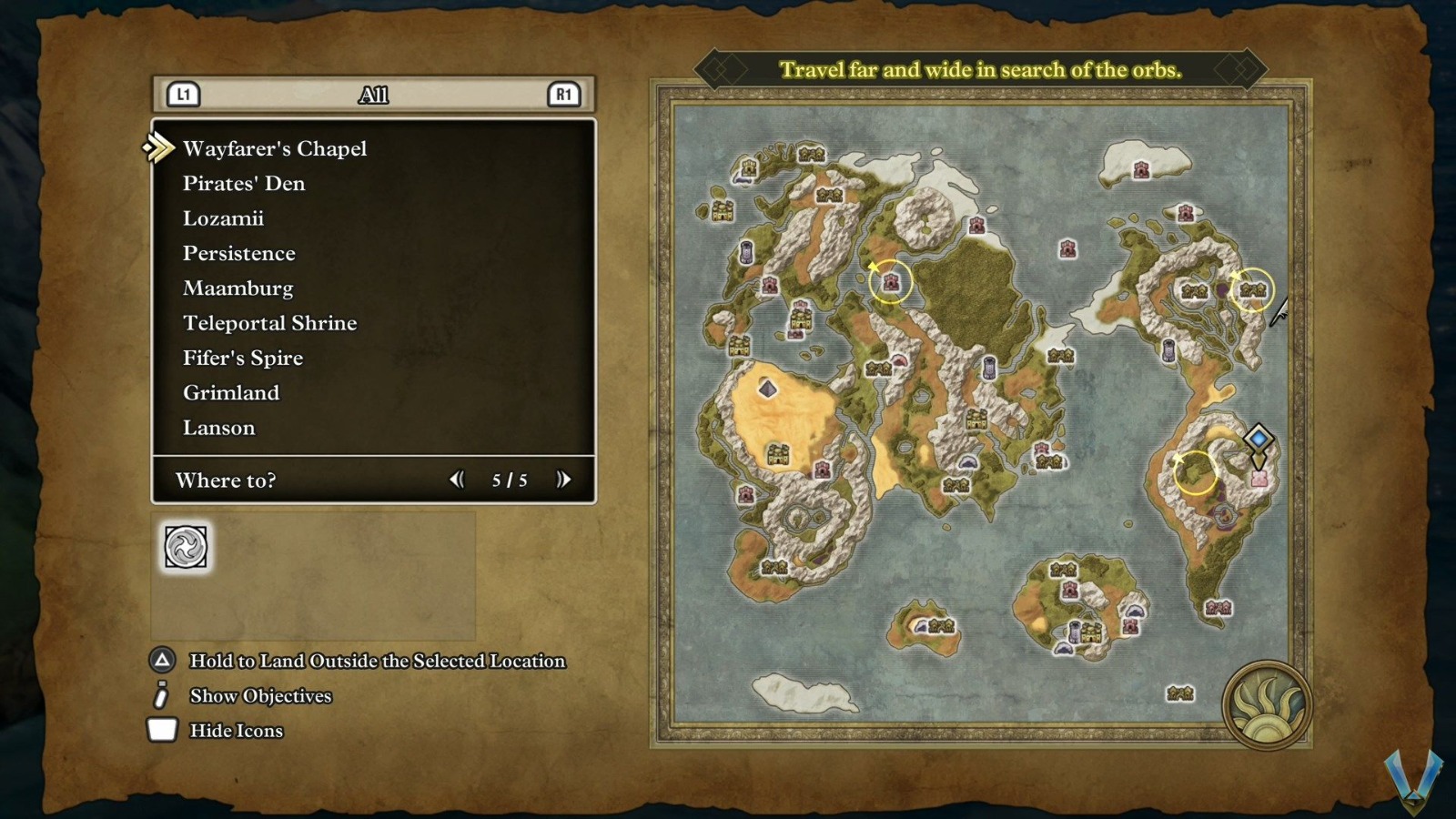
Task: Travel to Lozamii
Action: (223, 218)
